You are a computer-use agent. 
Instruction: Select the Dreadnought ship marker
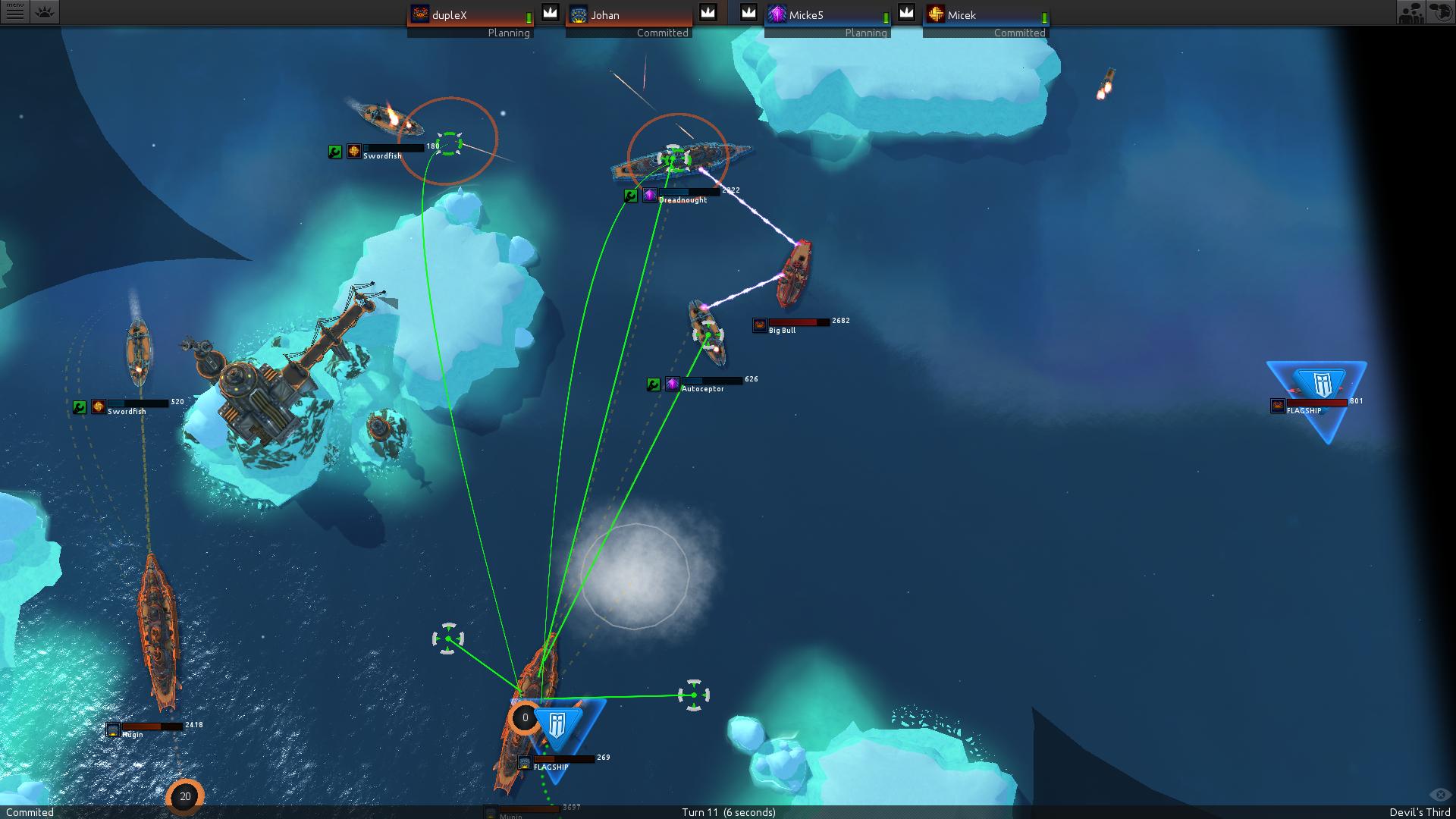pyautogui.click(x=682, y=199)
